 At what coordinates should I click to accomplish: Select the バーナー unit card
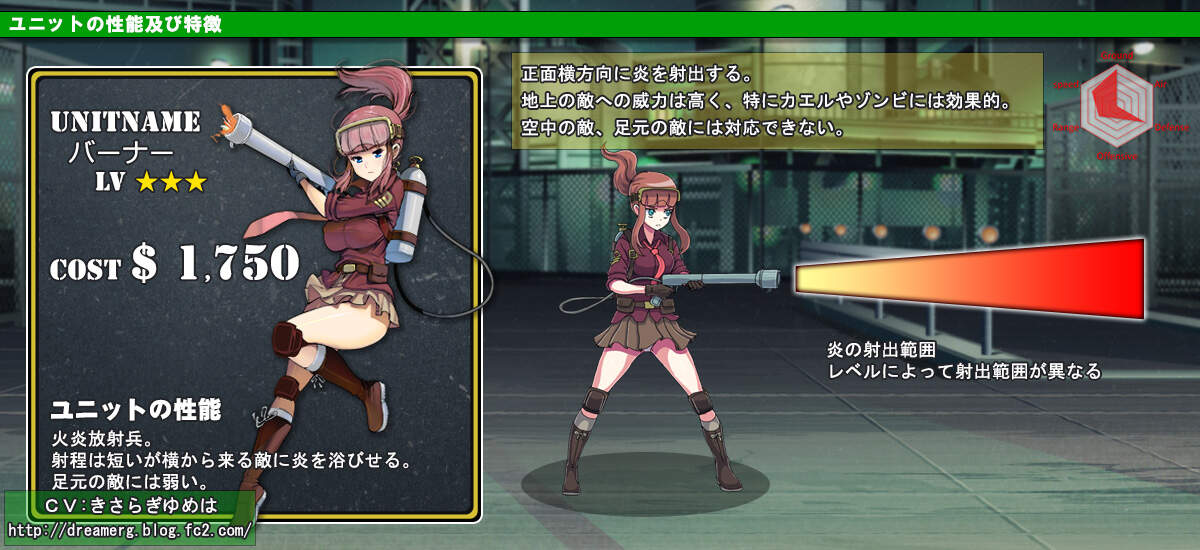[254, 294]
